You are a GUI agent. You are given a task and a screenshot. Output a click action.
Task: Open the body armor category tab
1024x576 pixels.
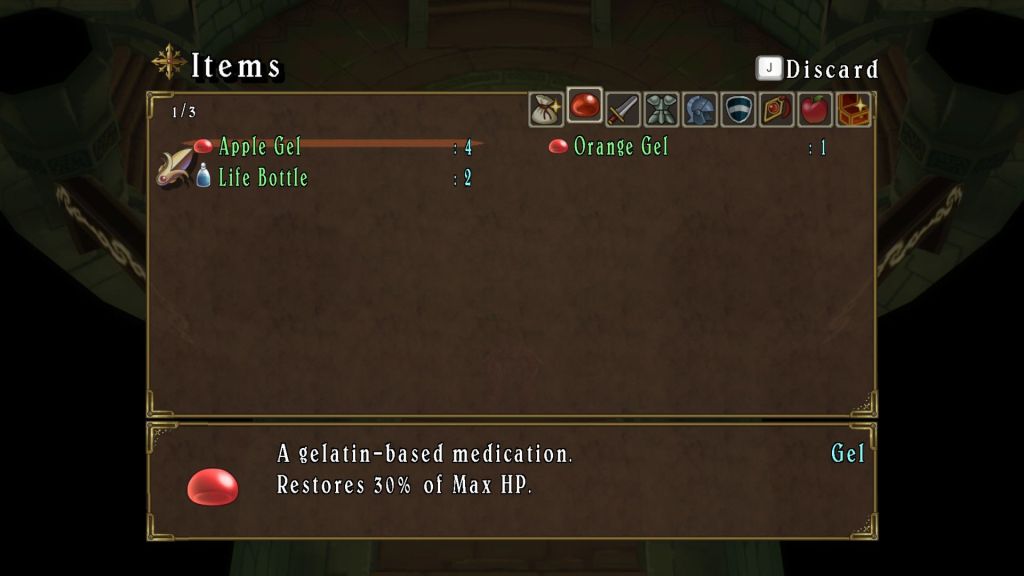tap(661, 109)
